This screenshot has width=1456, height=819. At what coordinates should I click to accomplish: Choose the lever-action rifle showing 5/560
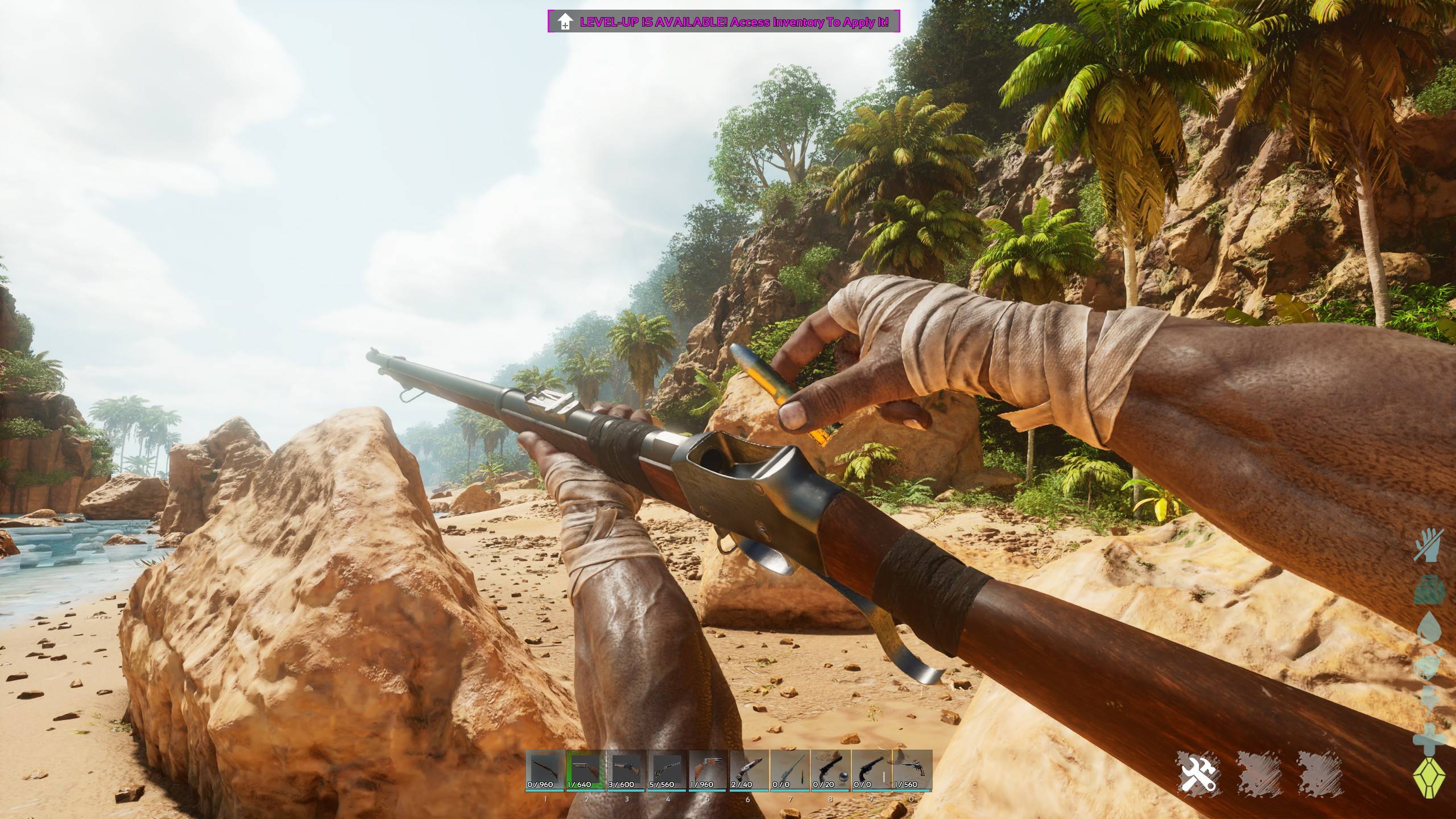pos(667,770)
